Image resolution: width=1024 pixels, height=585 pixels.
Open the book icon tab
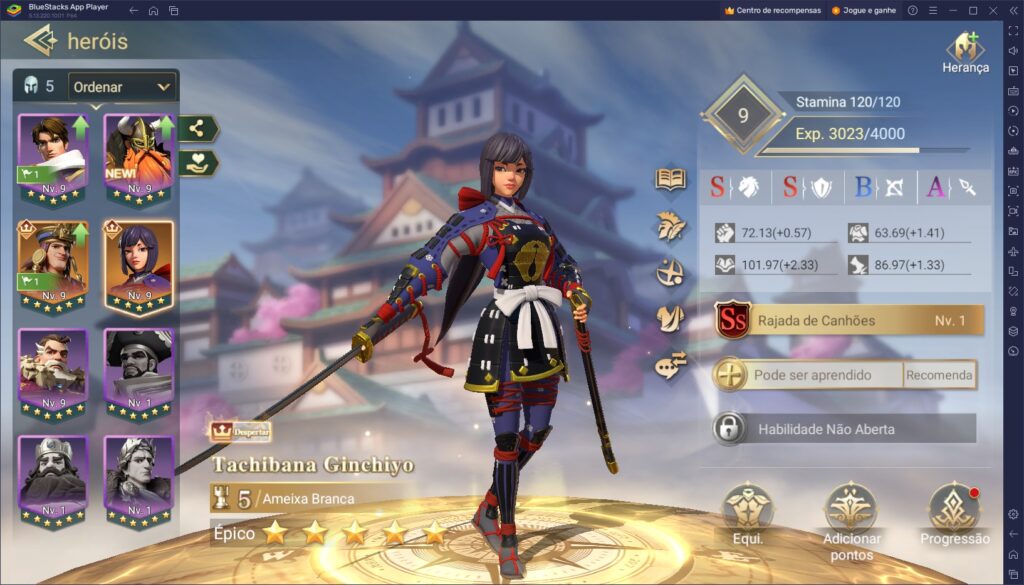(x=670, y=179)
